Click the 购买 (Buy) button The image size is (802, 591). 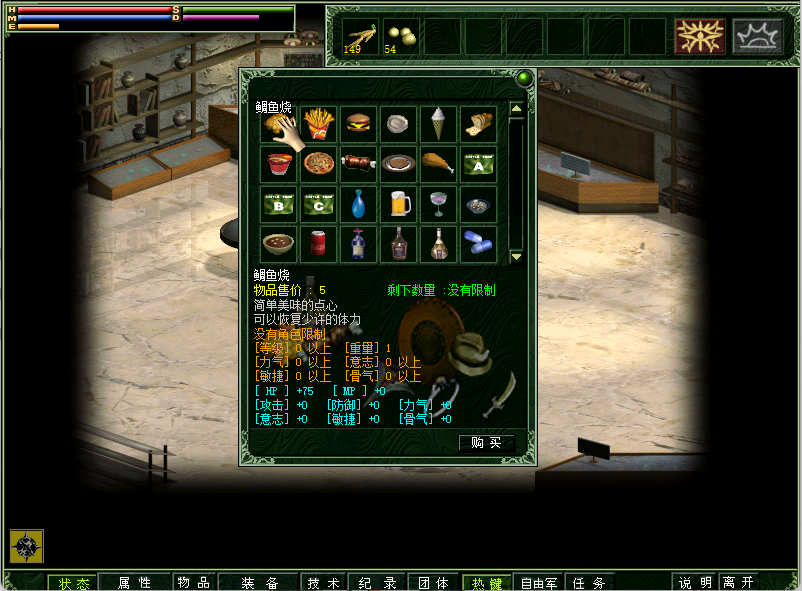click(486, 442)
